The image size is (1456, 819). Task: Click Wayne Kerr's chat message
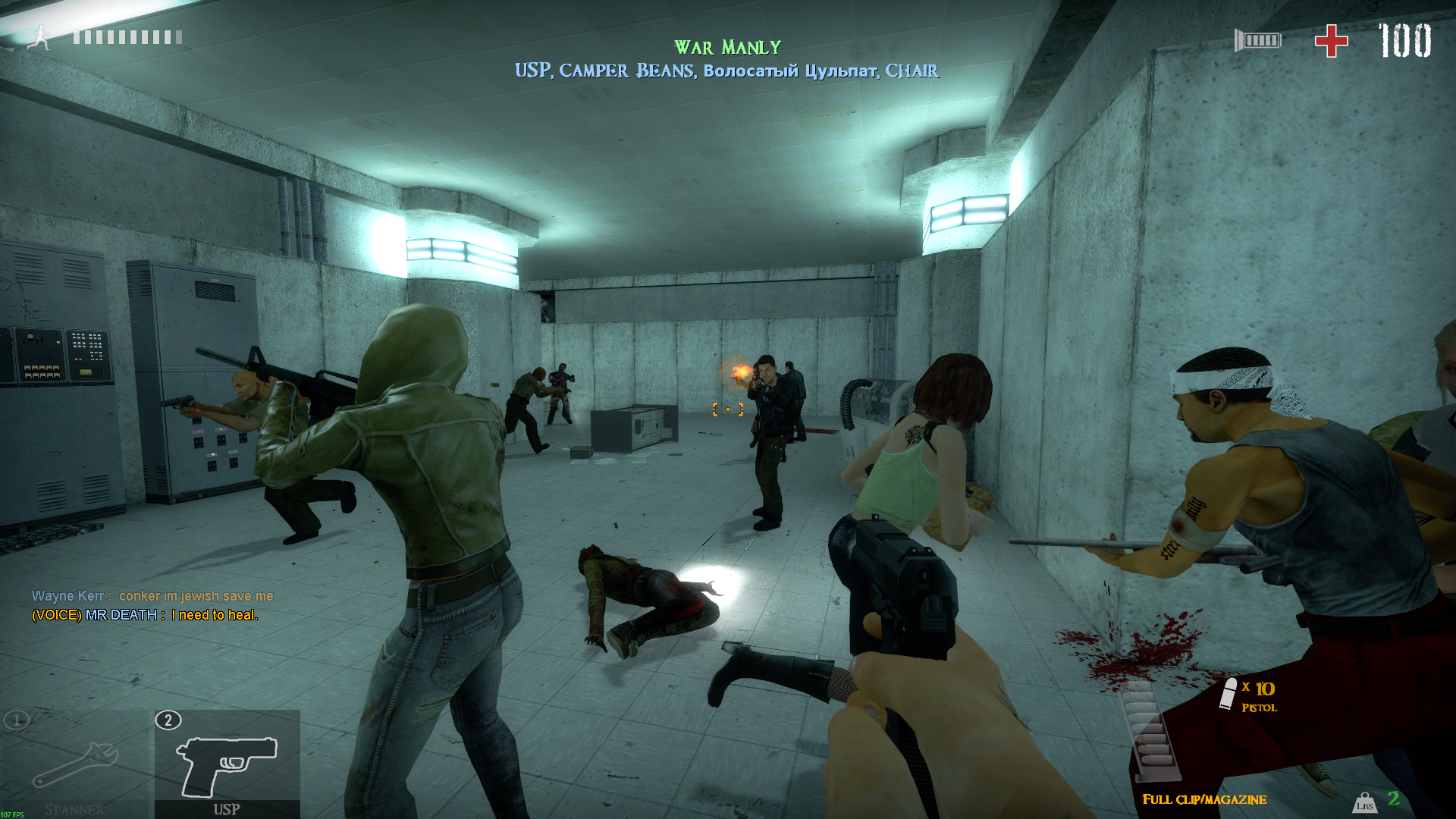click(x=152, y=596)
